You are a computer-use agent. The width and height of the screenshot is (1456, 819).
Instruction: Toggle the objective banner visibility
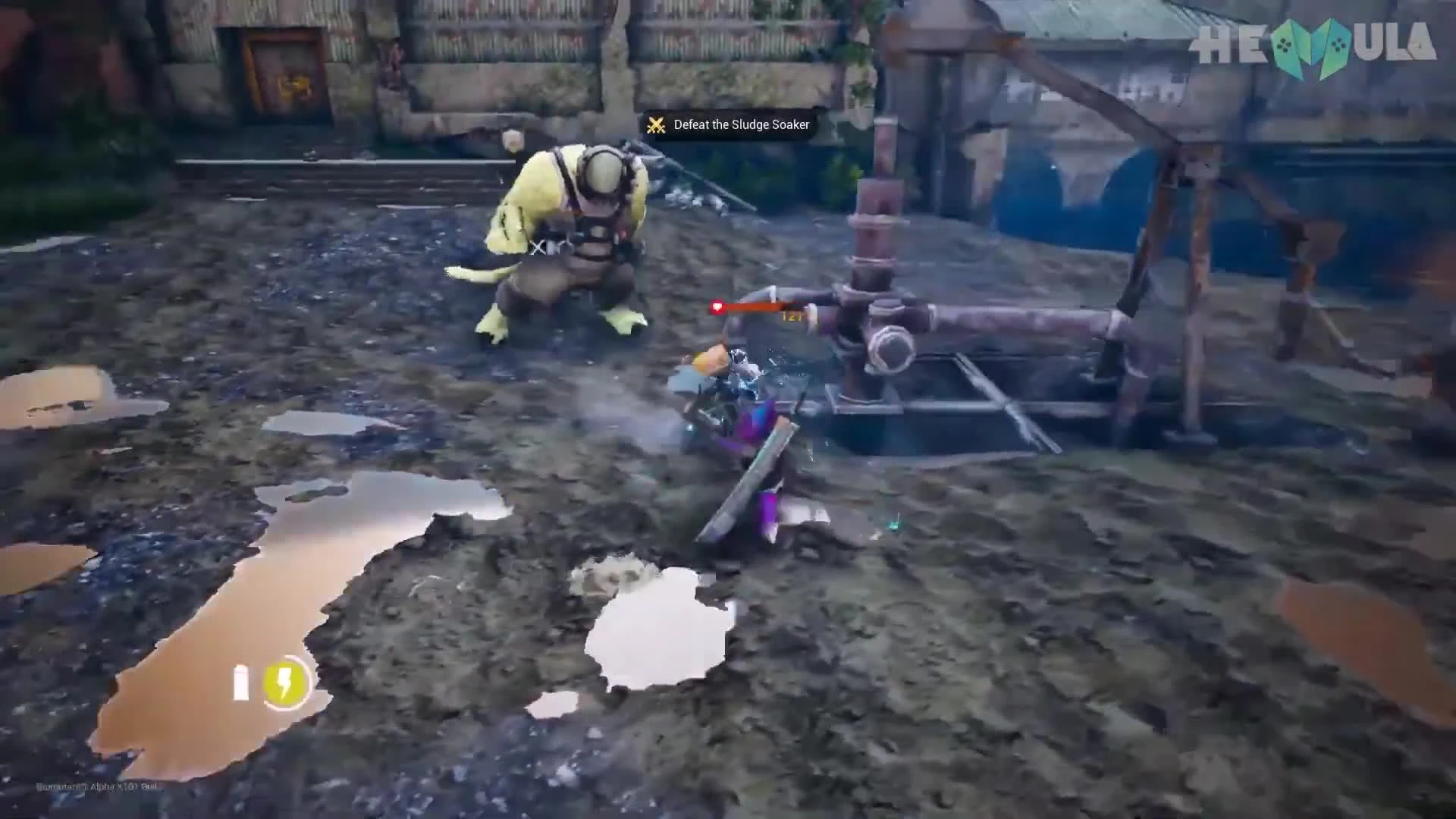[x=728, y=124]
